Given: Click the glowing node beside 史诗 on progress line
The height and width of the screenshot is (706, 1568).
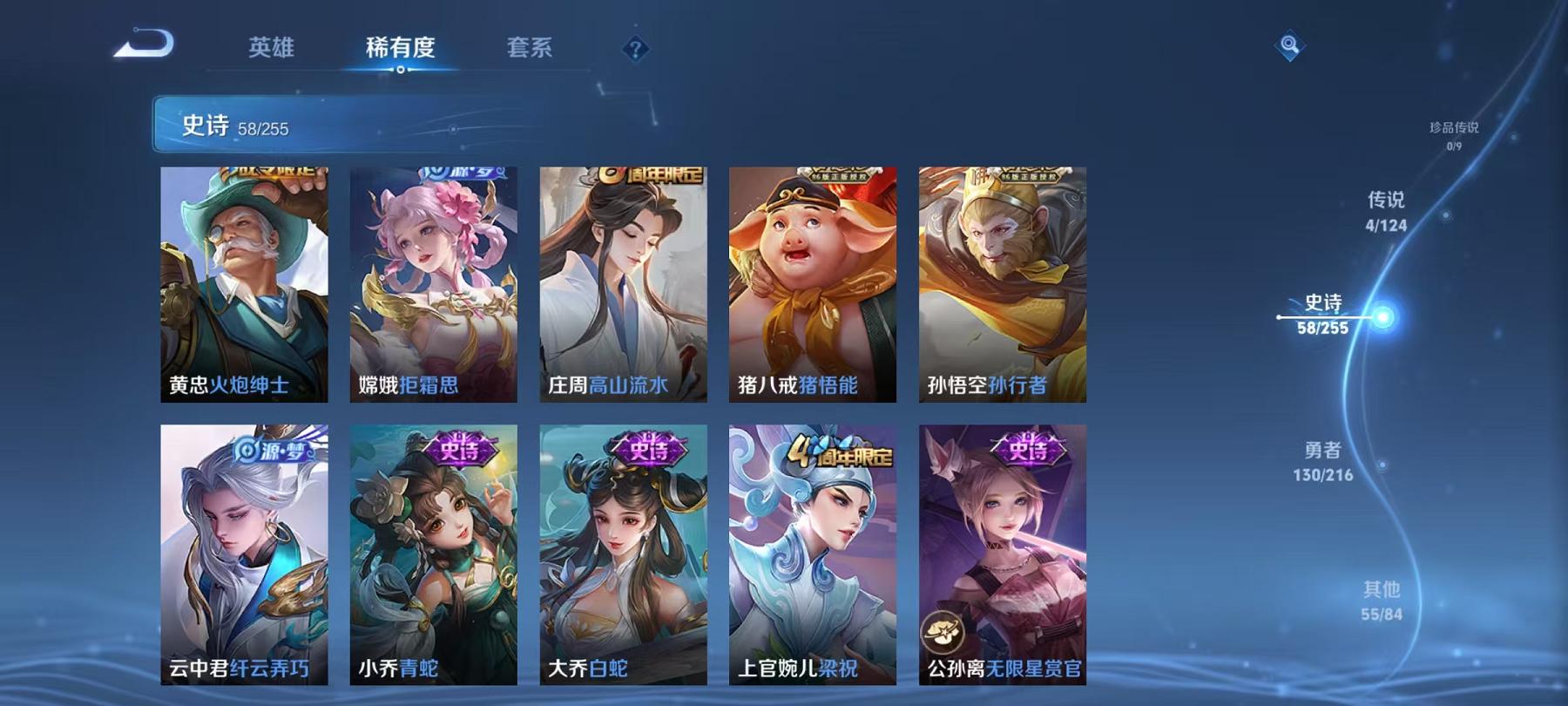Looking at the screenshot, I should tap(1382, 318).
